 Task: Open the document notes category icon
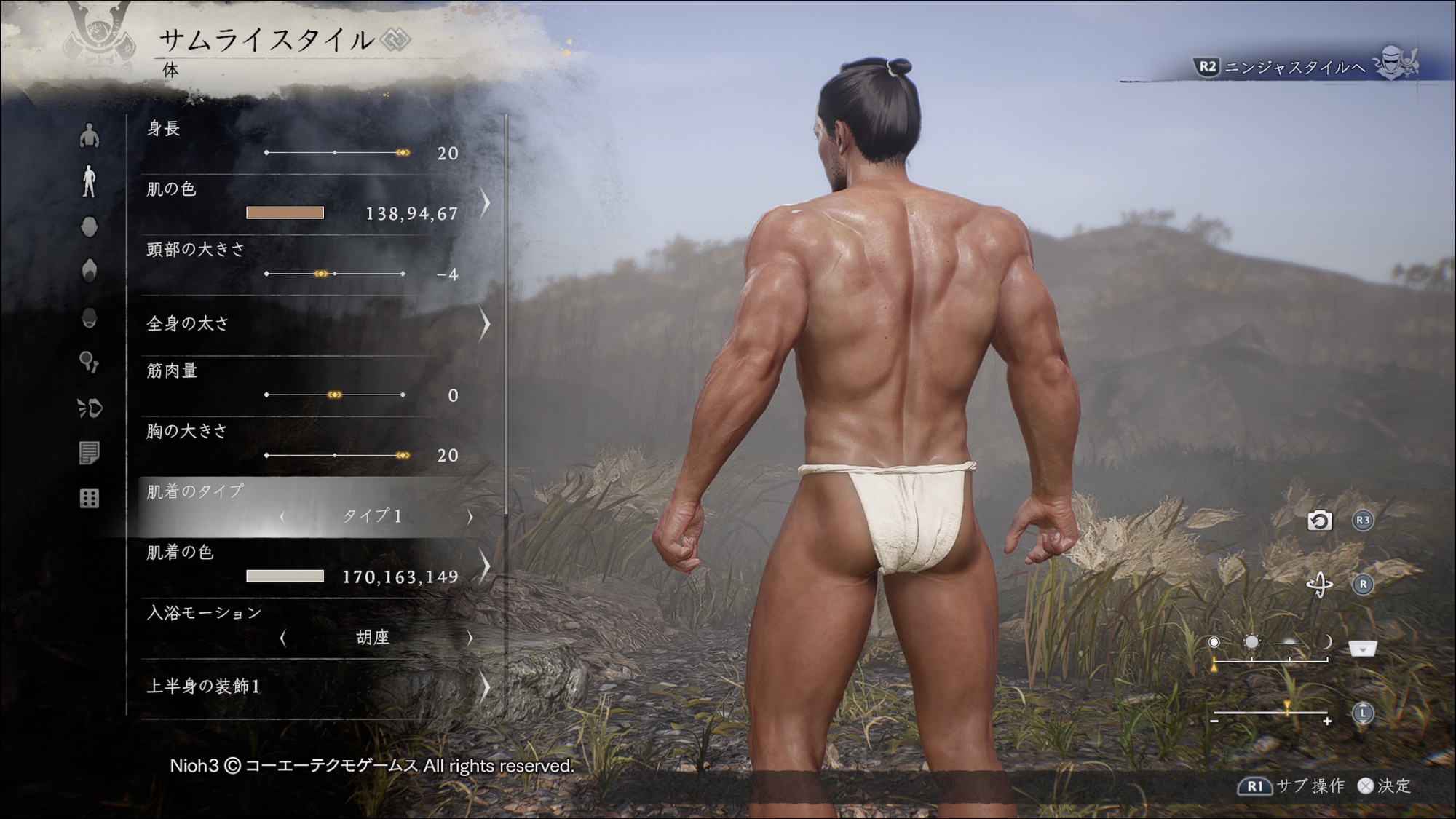click(89, 453)
